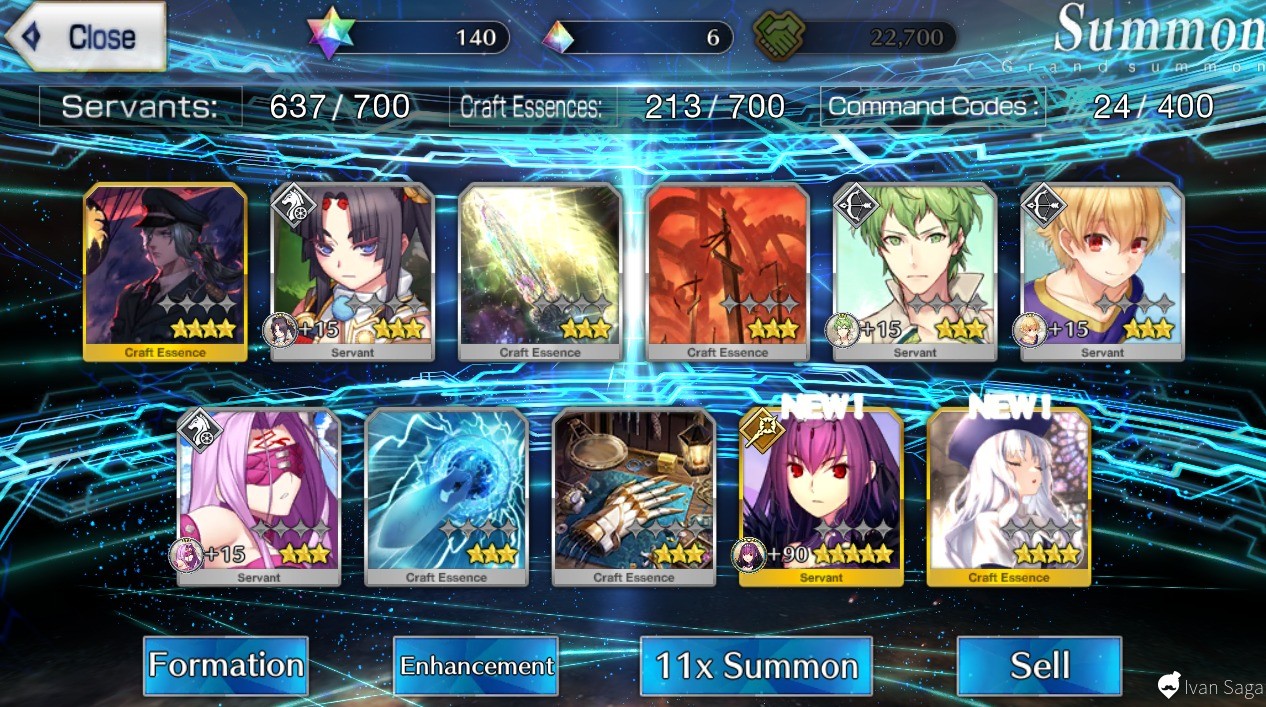Open the blindfolded pink-haired Rider Servant card

tap(259, 496)
